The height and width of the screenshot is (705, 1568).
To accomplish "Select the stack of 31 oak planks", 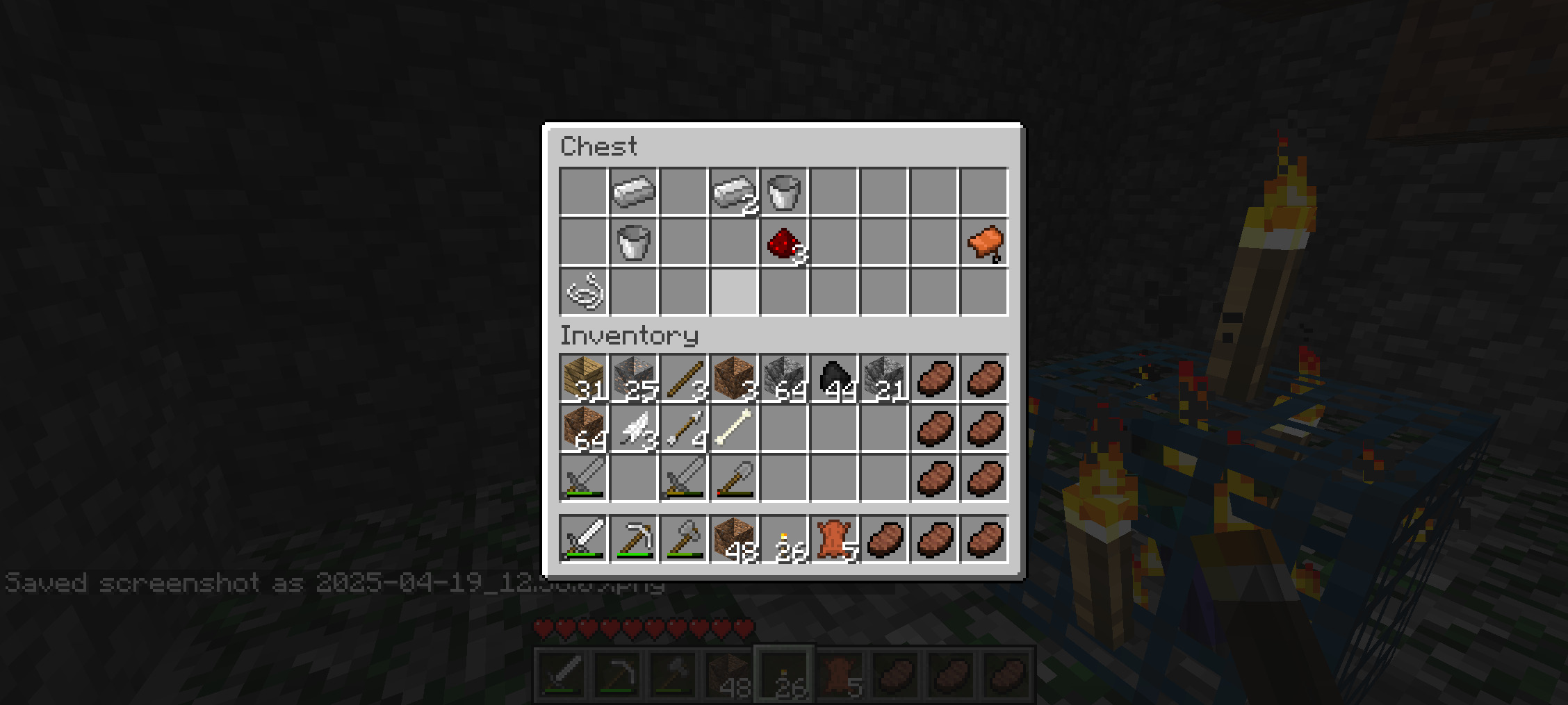I will tap(584, 379).
